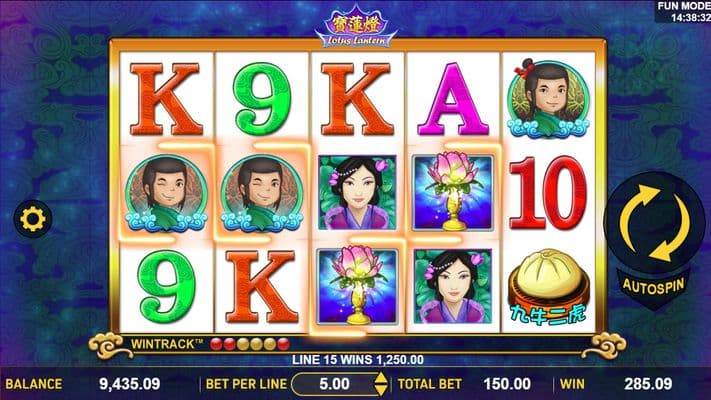Open the gear settings menu
Image resolution: width=711 pixels, height=400 pixels.
click(30, 218)
